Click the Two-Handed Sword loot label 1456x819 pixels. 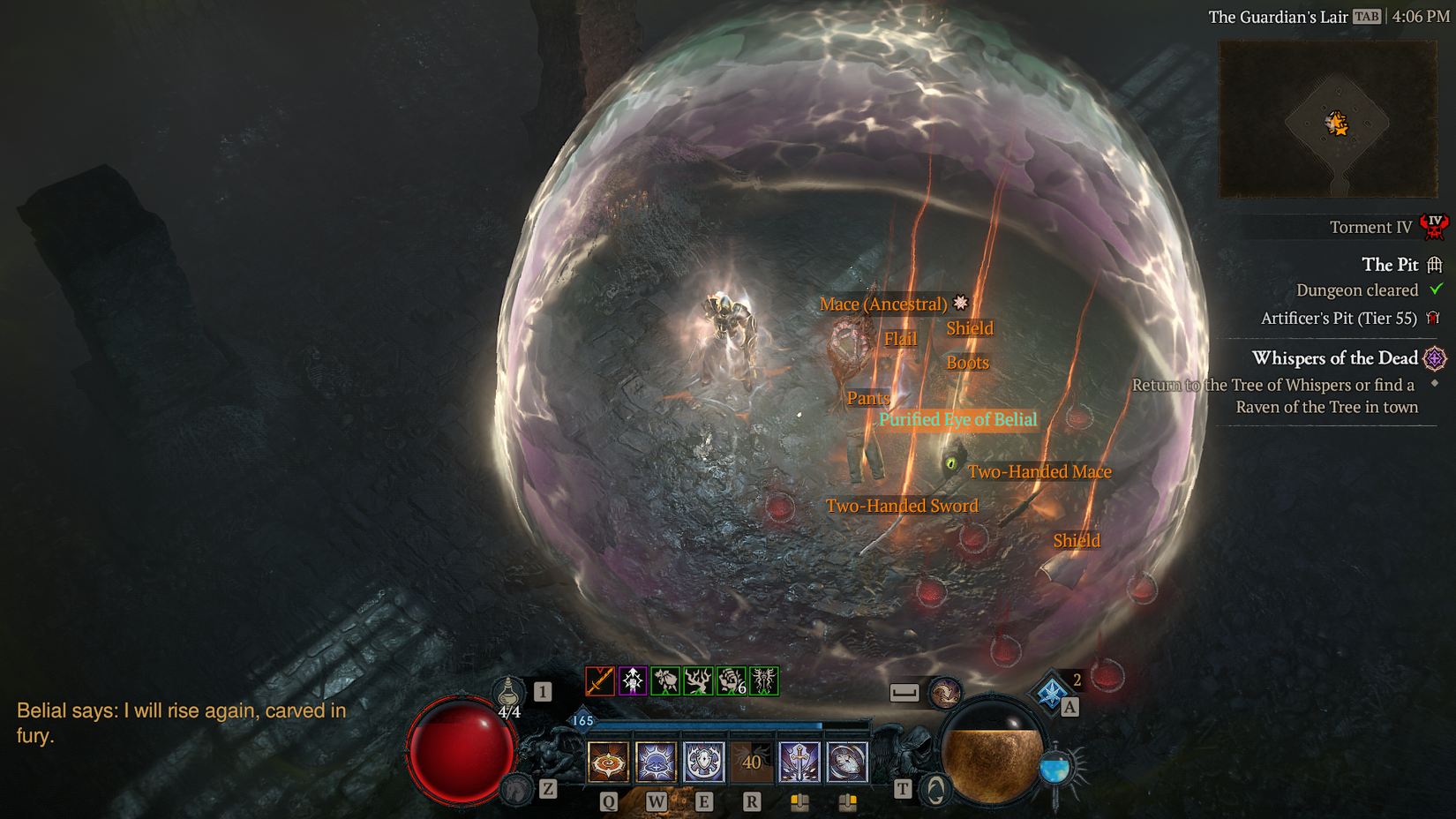[903, 506]
